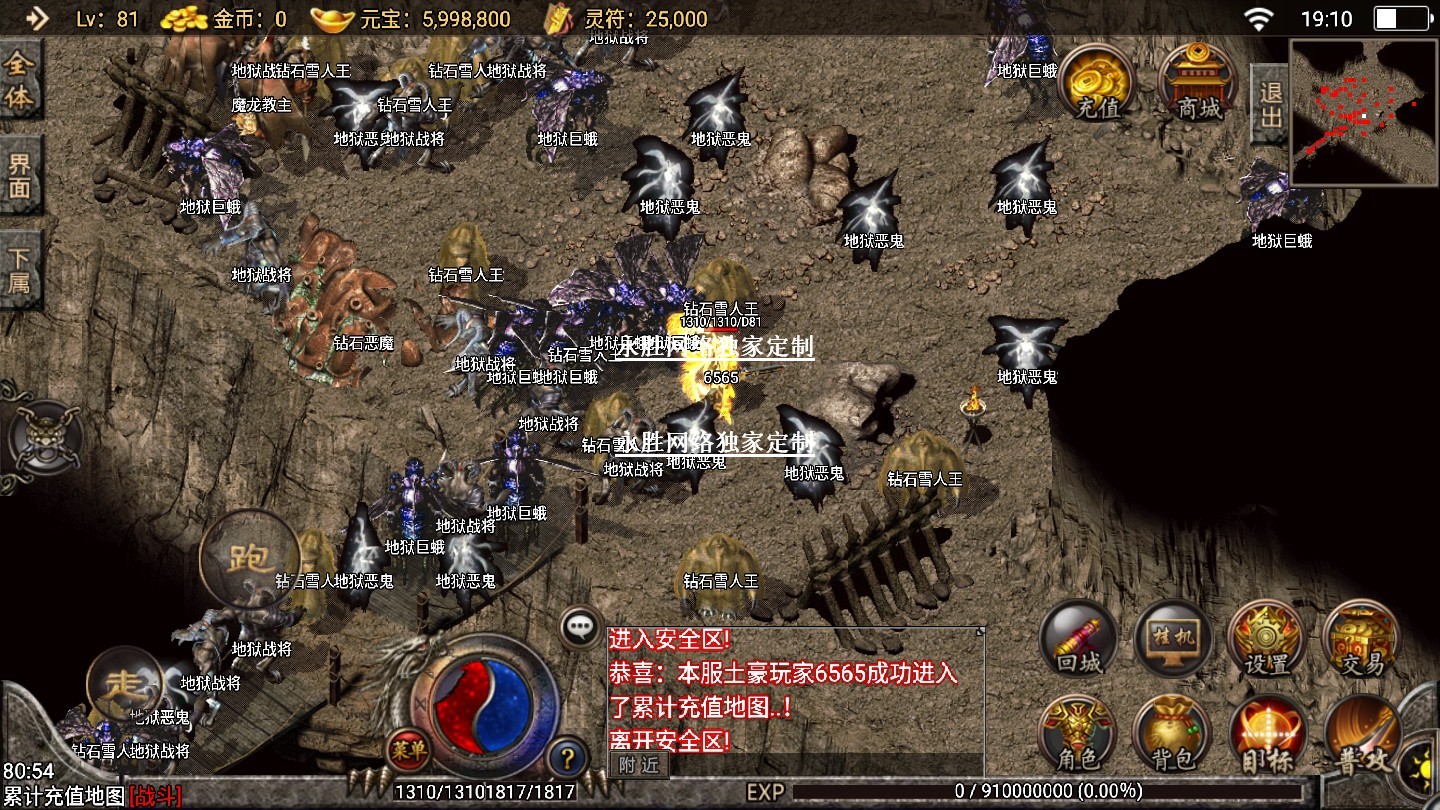The image size is (1440, 810).
Task: Select the 界面 tab
Action: coord(19,175)
